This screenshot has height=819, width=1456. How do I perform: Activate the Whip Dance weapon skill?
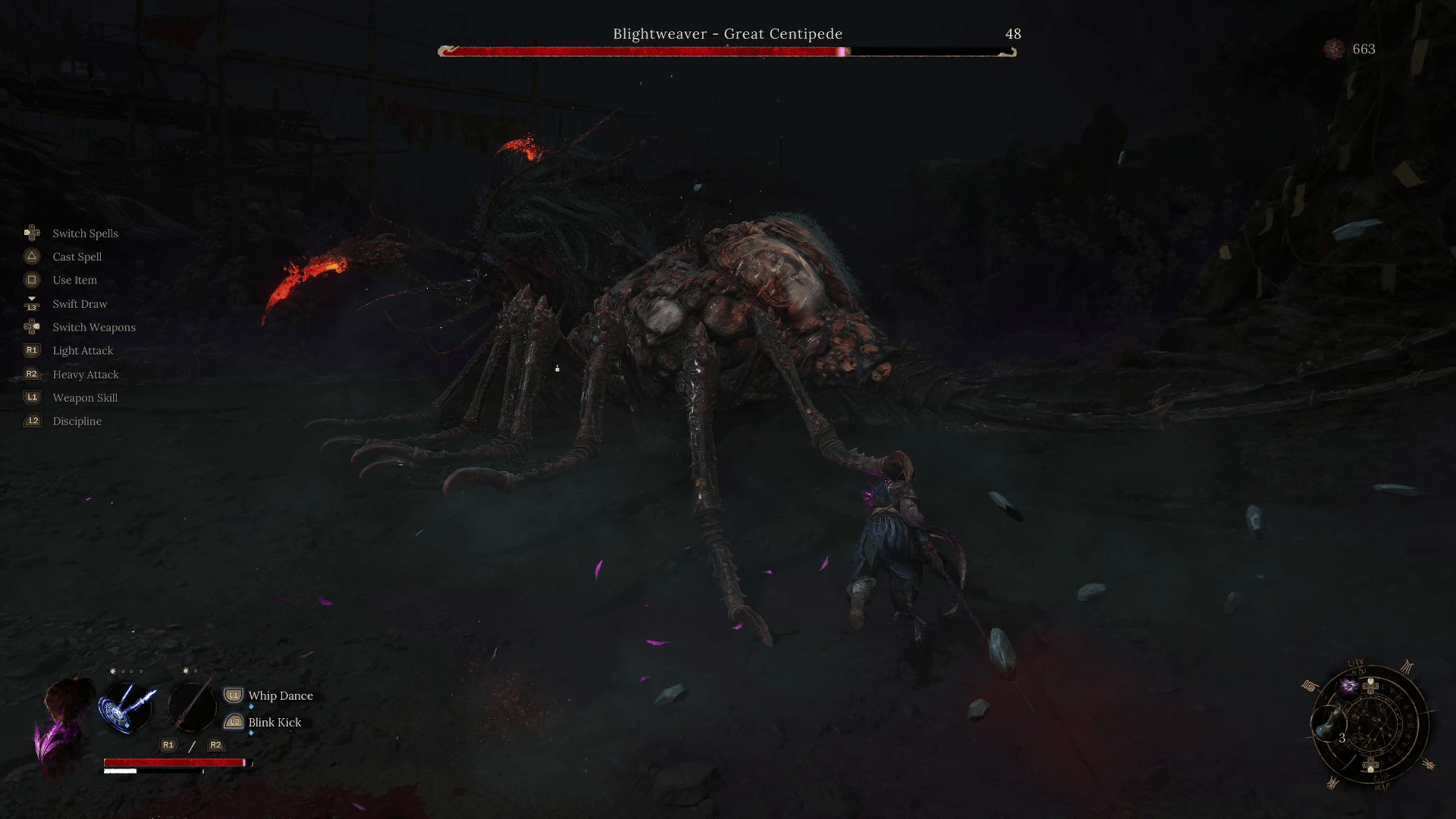[280, 695]
